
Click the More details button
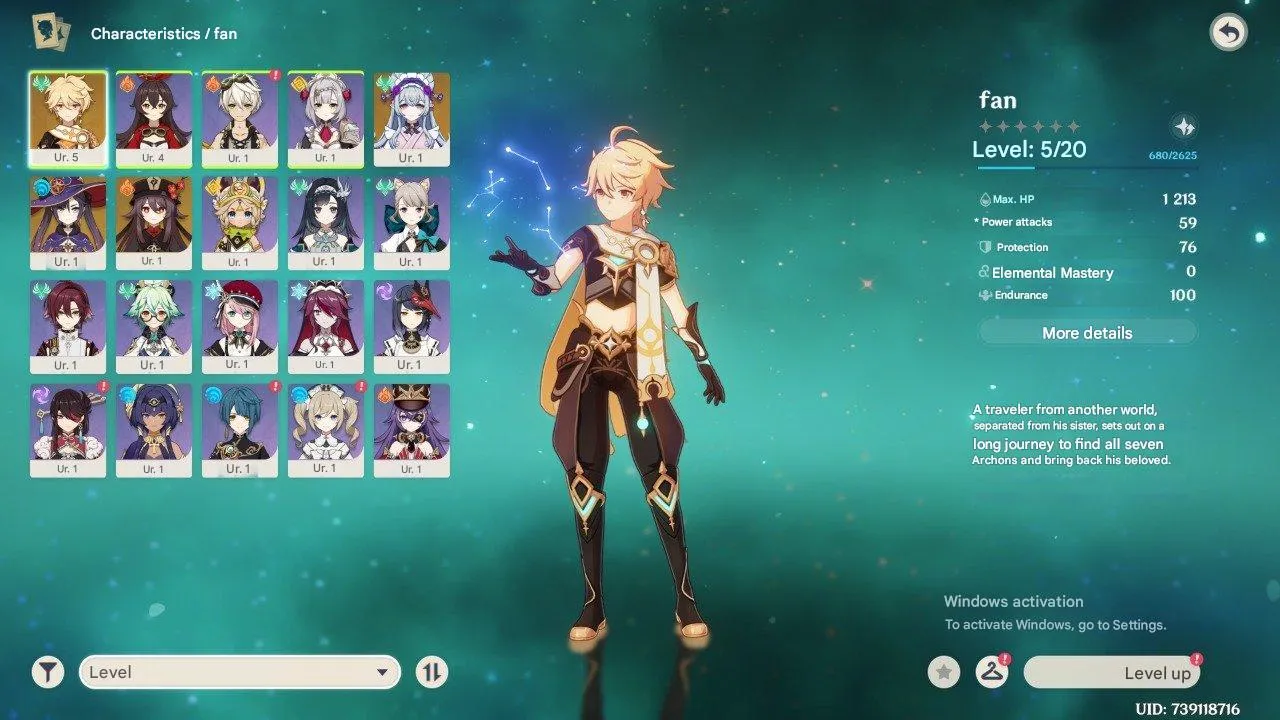tap(1087, 332)
